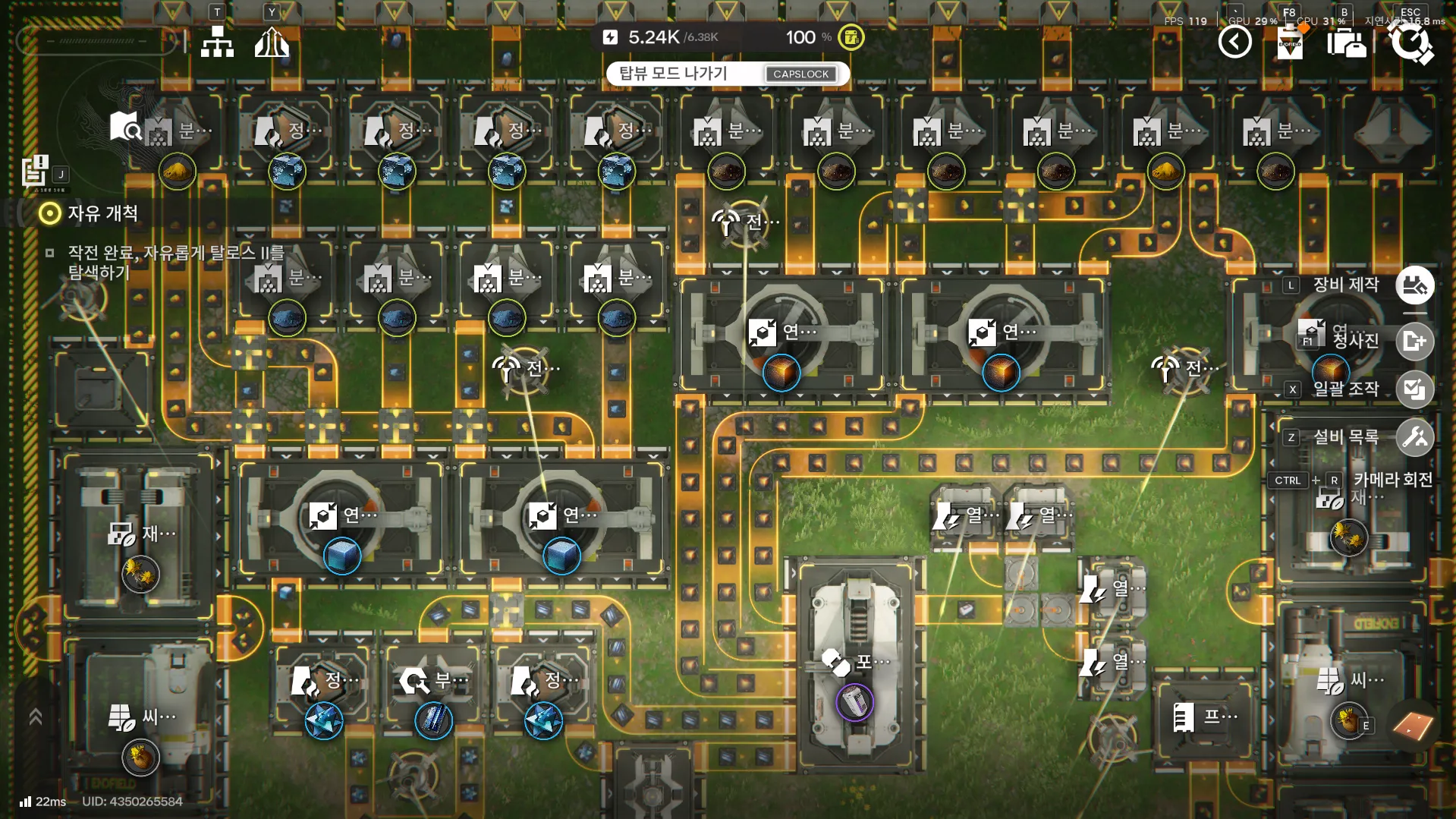1456x819 pixels.
Task: Open the hierarchy tree diagram icon
Action: coord(217,43)
